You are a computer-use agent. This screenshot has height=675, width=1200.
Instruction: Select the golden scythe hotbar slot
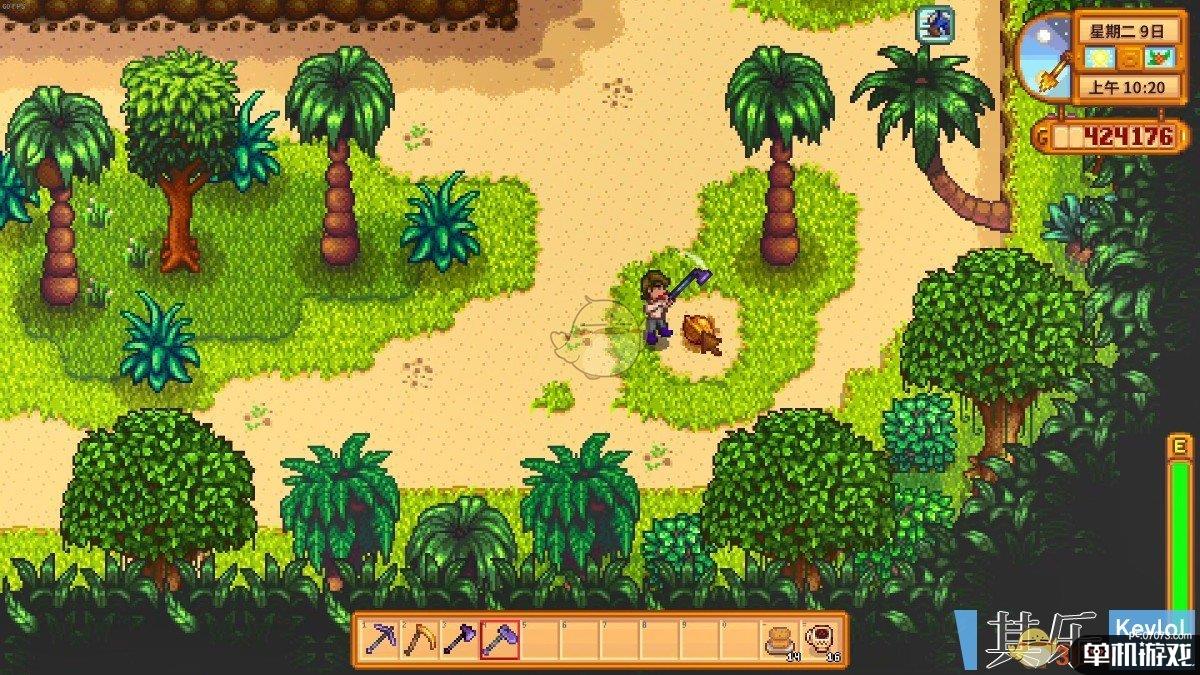click(x=419, y=639)
